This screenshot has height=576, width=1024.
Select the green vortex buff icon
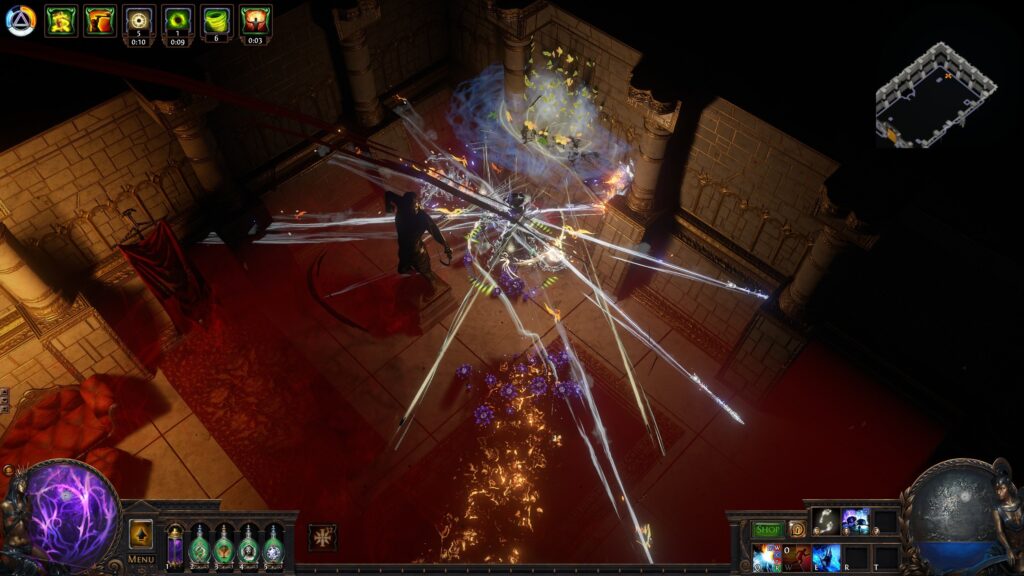(178, 19)
